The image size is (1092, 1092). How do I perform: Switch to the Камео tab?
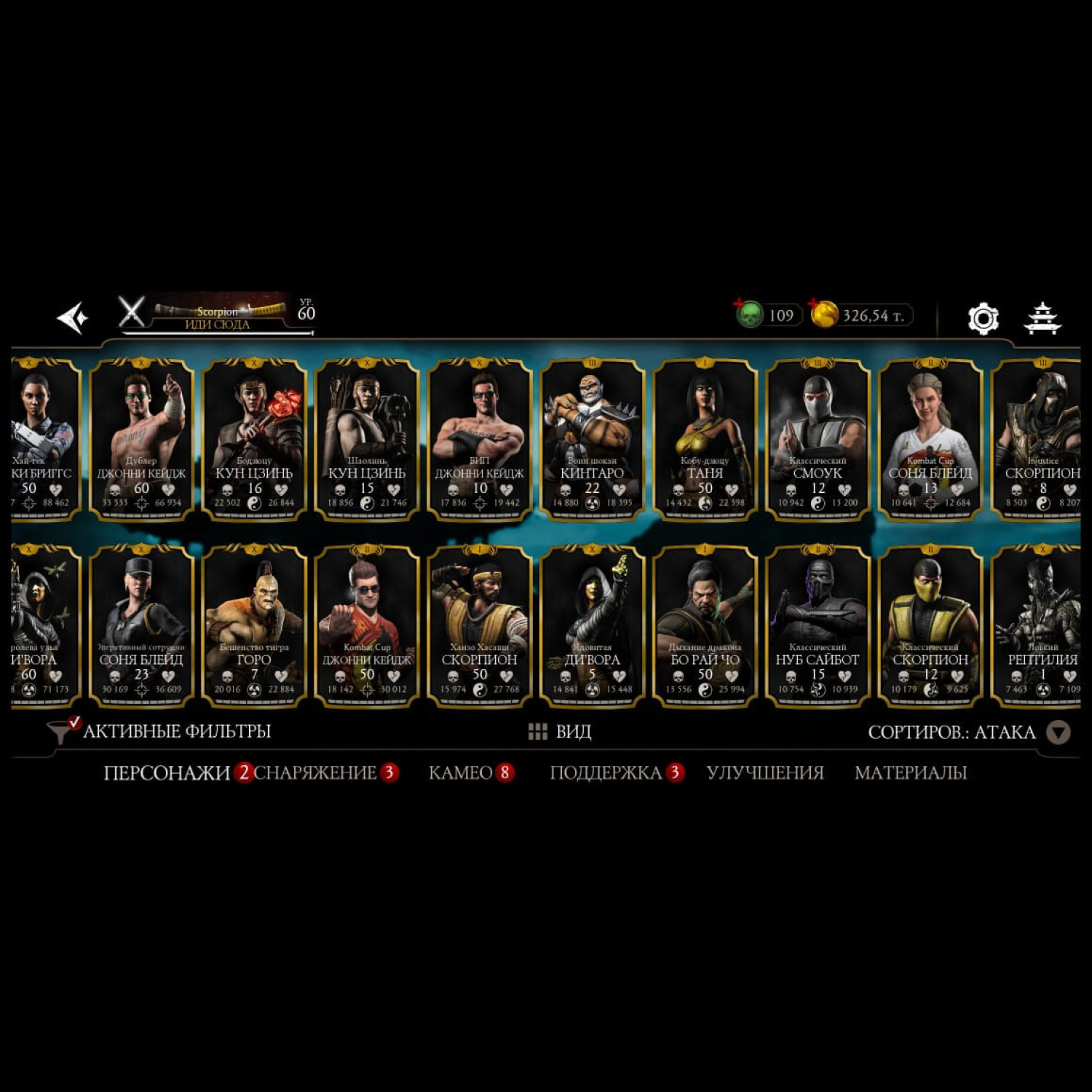click(461, 772)
